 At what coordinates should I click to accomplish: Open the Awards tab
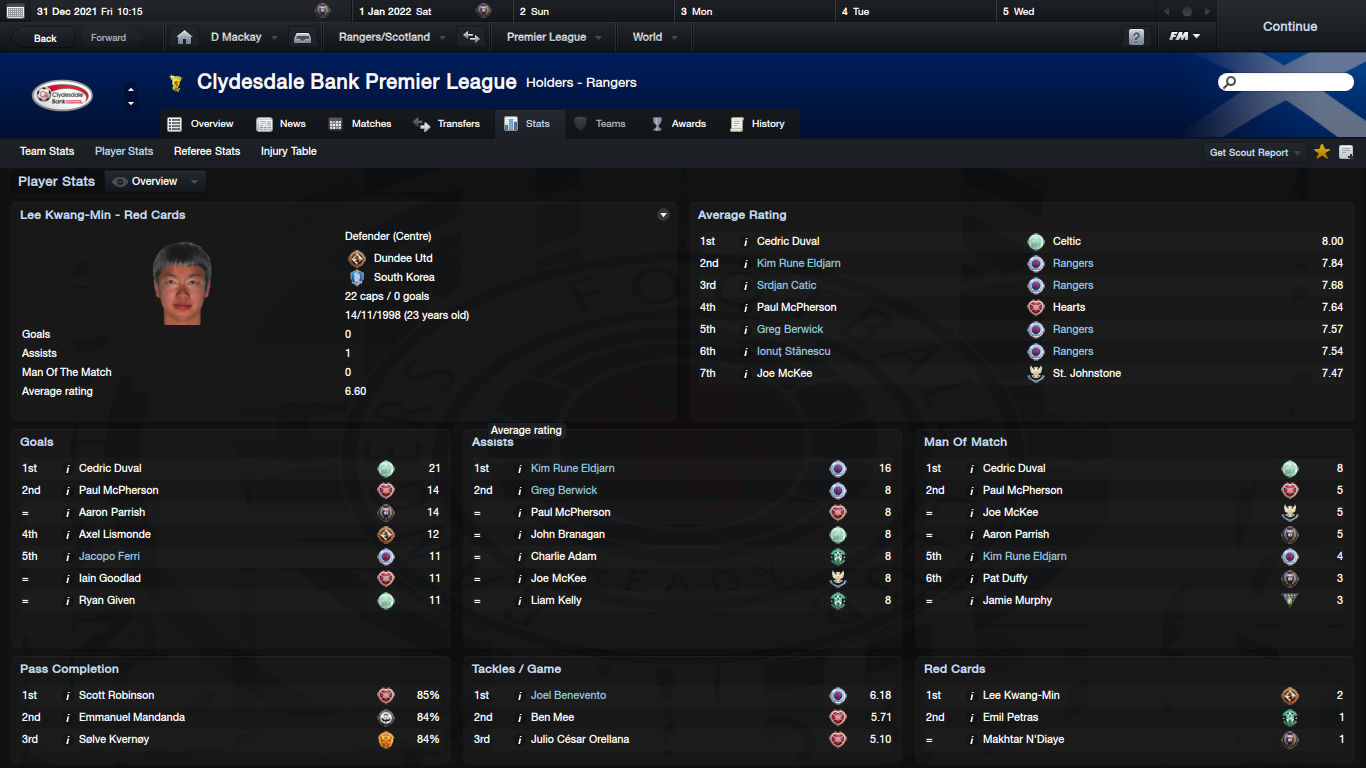[x=679, y=124]
